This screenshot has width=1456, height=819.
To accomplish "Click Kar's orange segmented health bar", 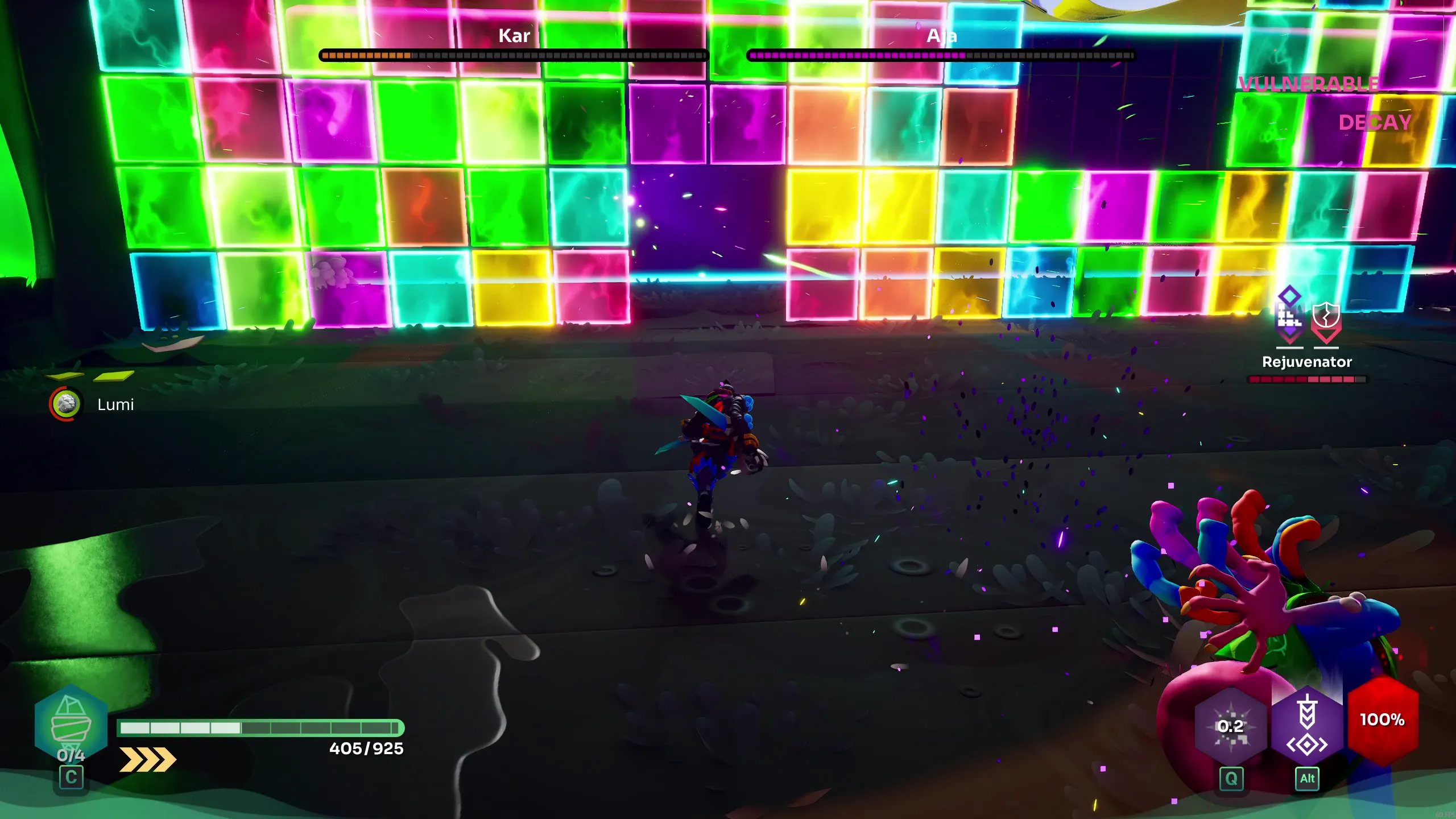I will [x=512, y=55].
